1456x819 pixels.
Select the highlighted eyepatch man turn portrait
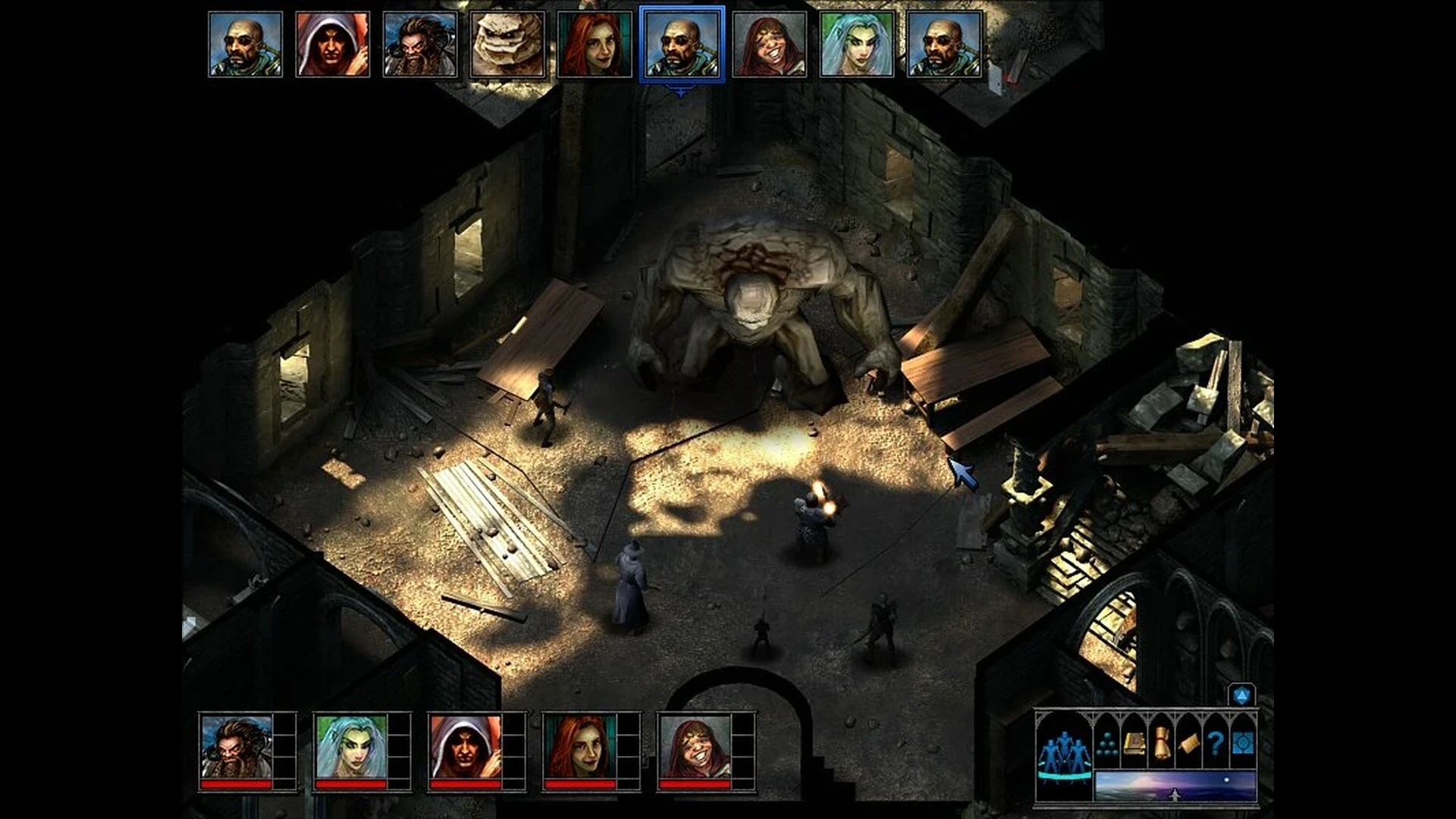(x=682, y=44)
